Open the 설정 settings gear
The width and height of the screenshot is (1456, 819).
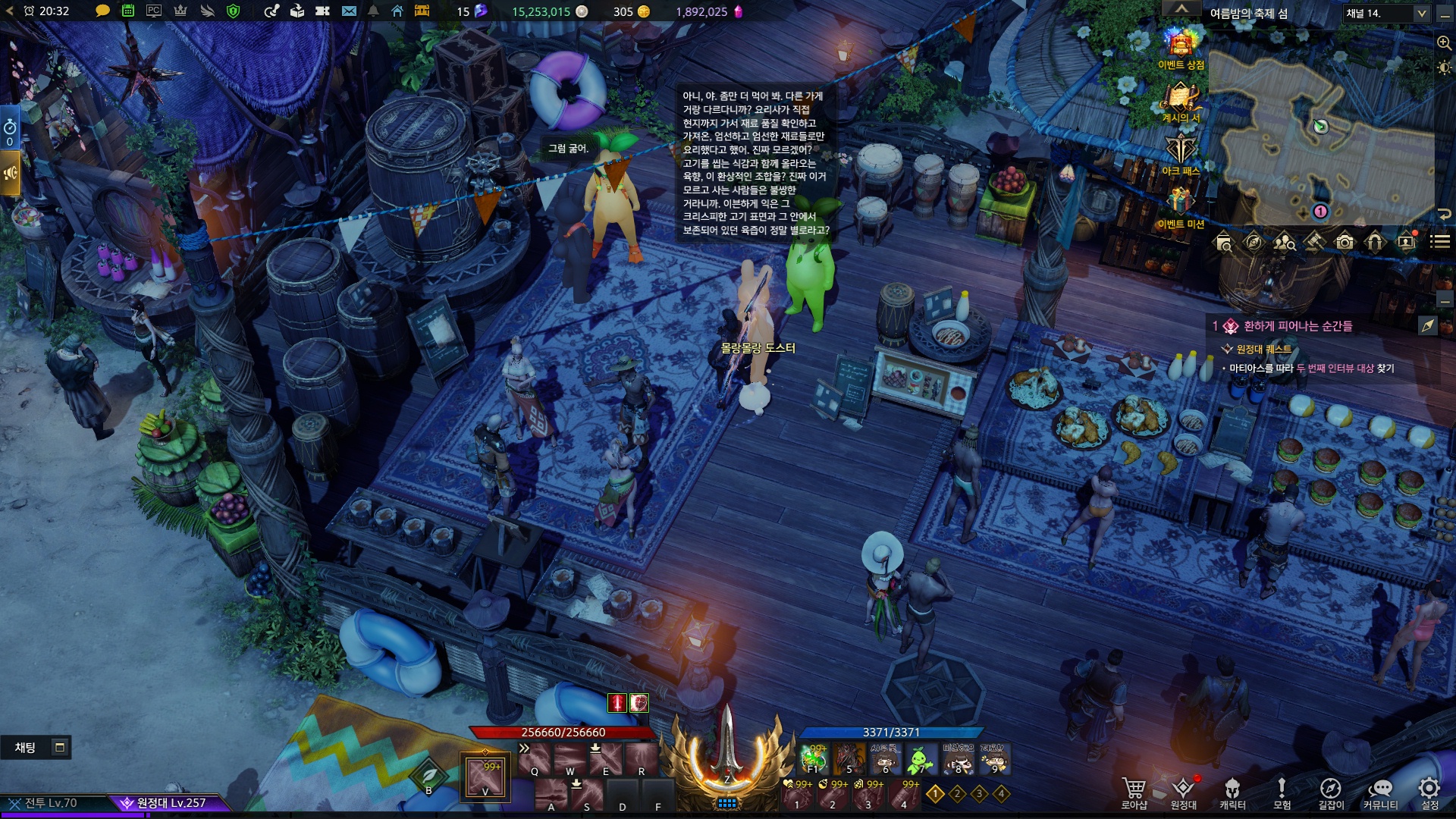click(x=1429, y=792)
